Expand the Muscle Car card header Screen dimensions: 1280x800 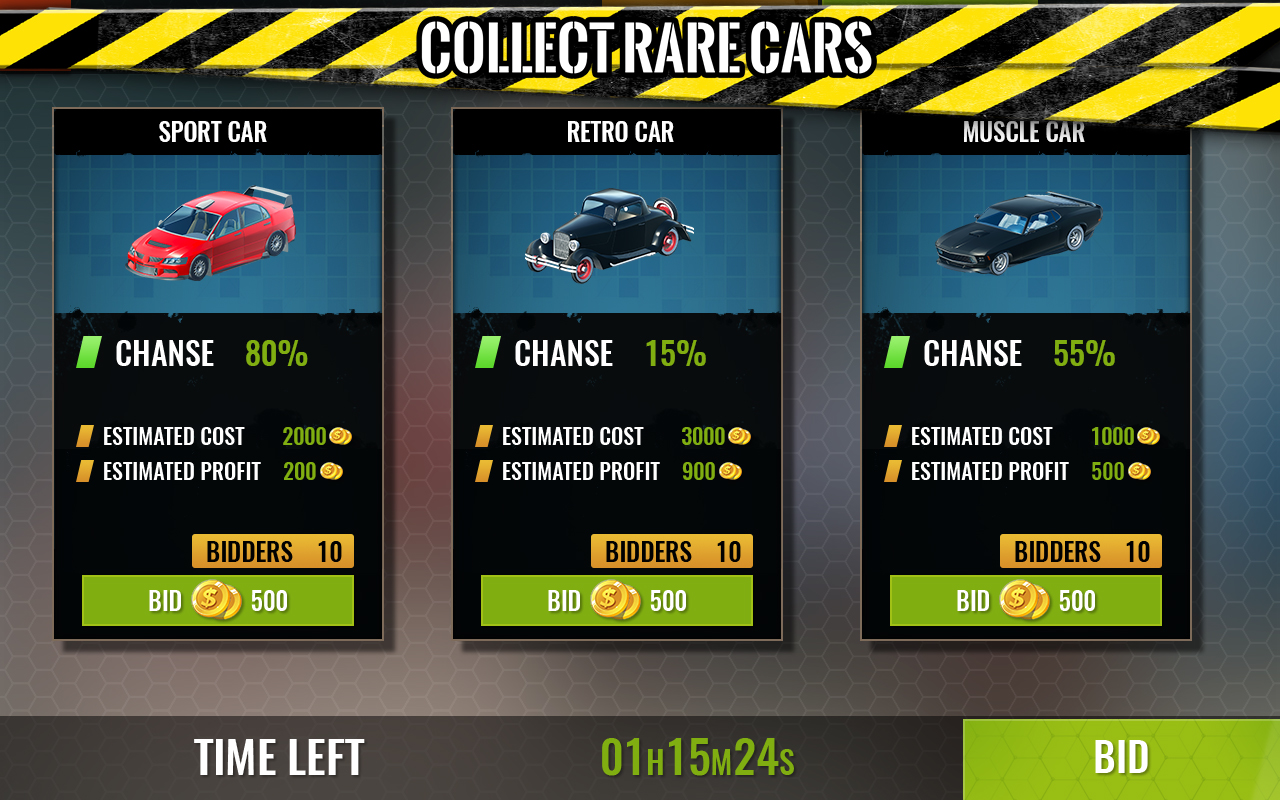[x=1024, y=131]
